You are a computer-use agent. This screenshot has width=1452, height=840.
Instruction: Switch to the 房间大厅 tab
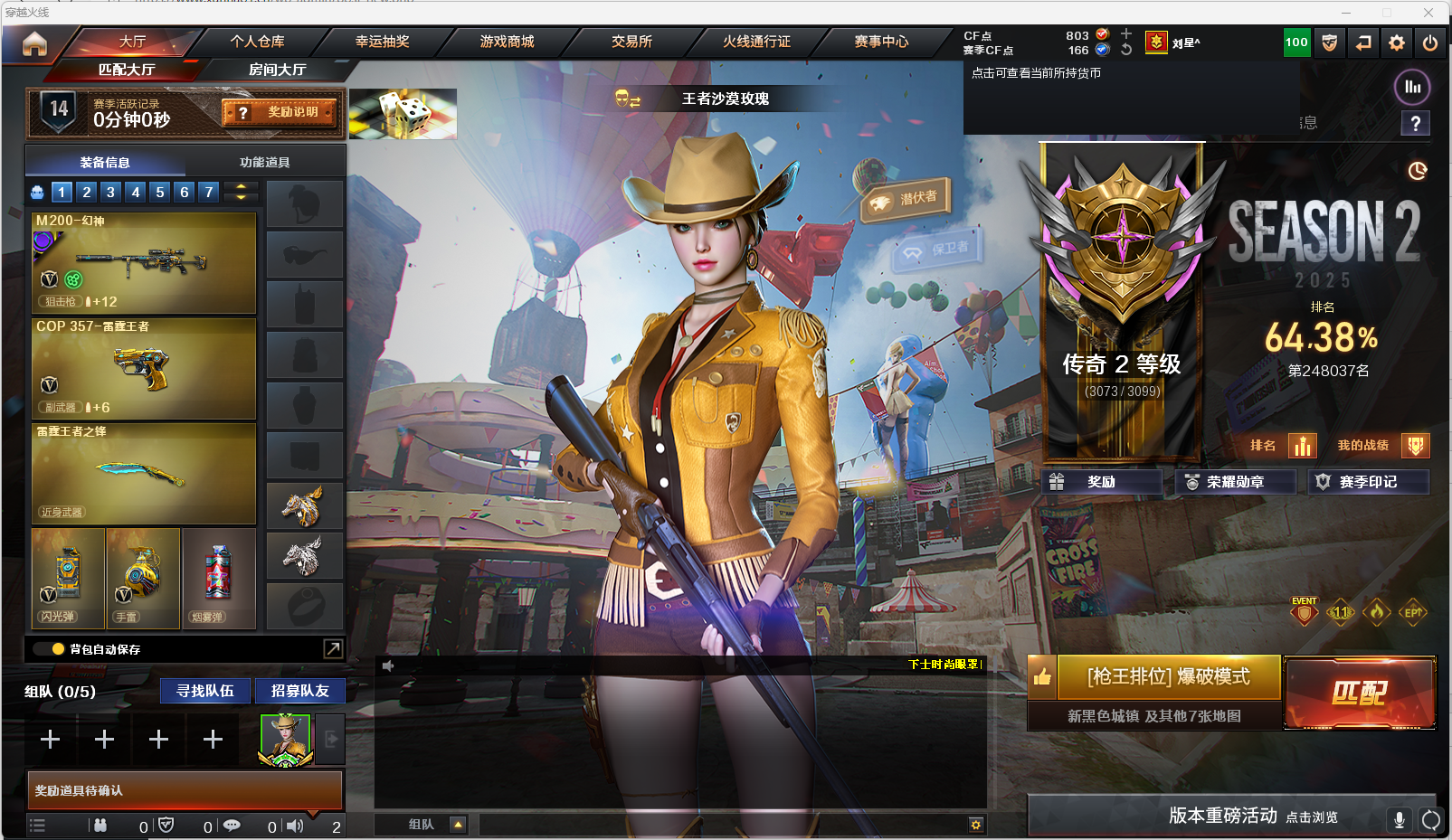[277, 70]
